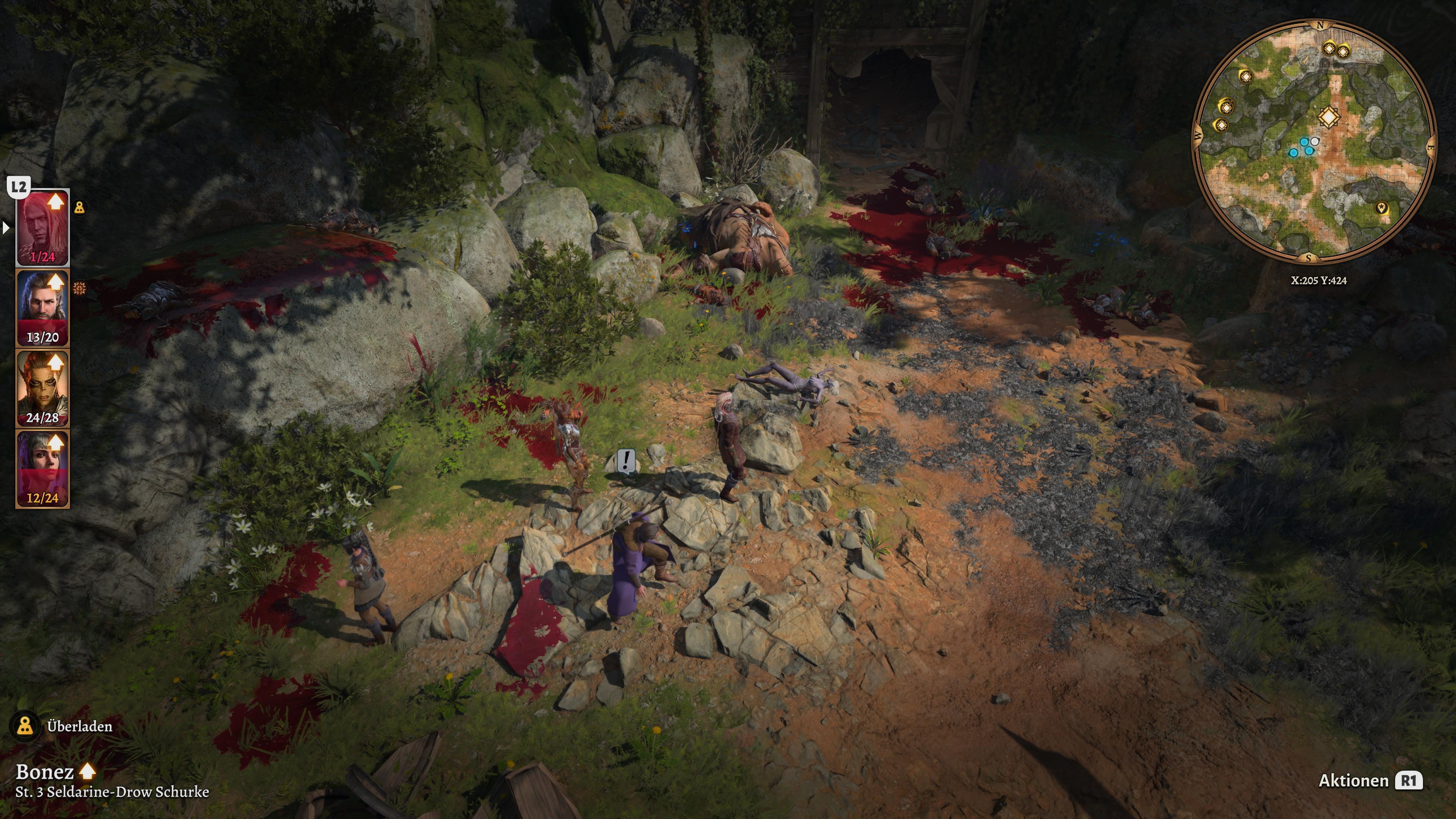Click the weight icon beside the top portrait
The width and height of the screenshot is (1456, 819).
point(80,207)
